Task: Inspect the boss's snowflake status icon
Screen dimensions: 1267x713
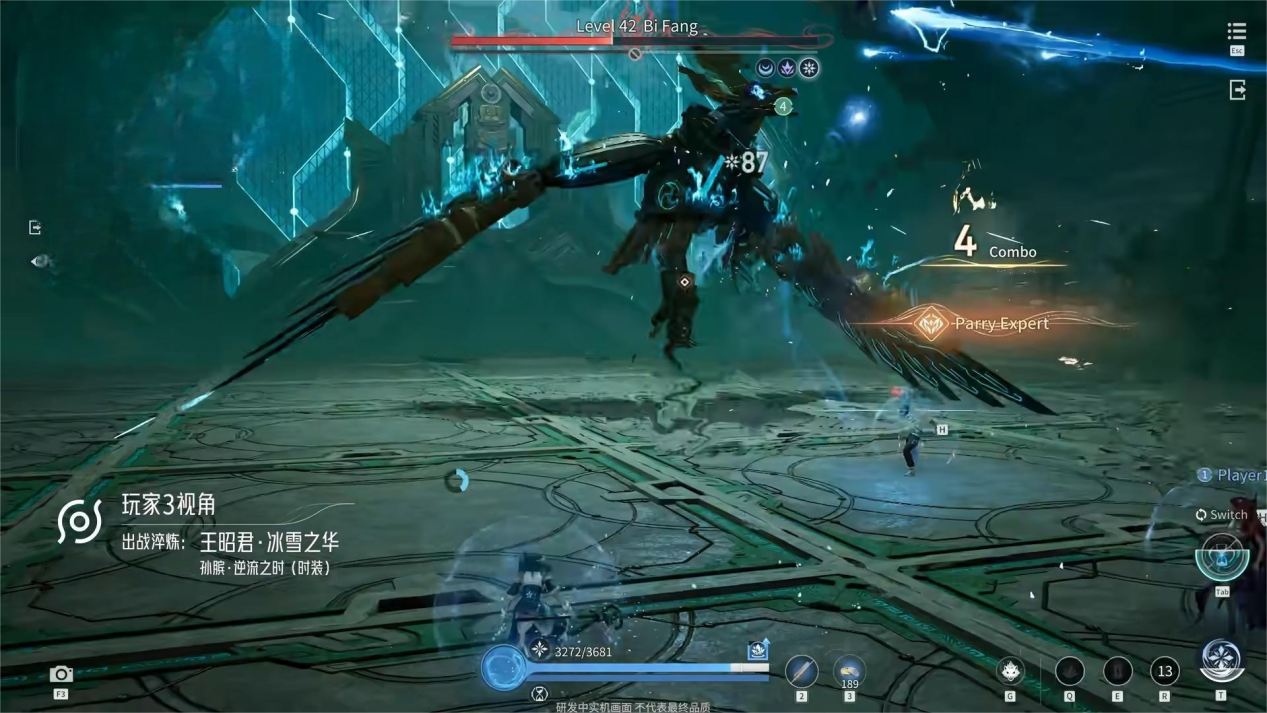Action: (x=809, y=68)
